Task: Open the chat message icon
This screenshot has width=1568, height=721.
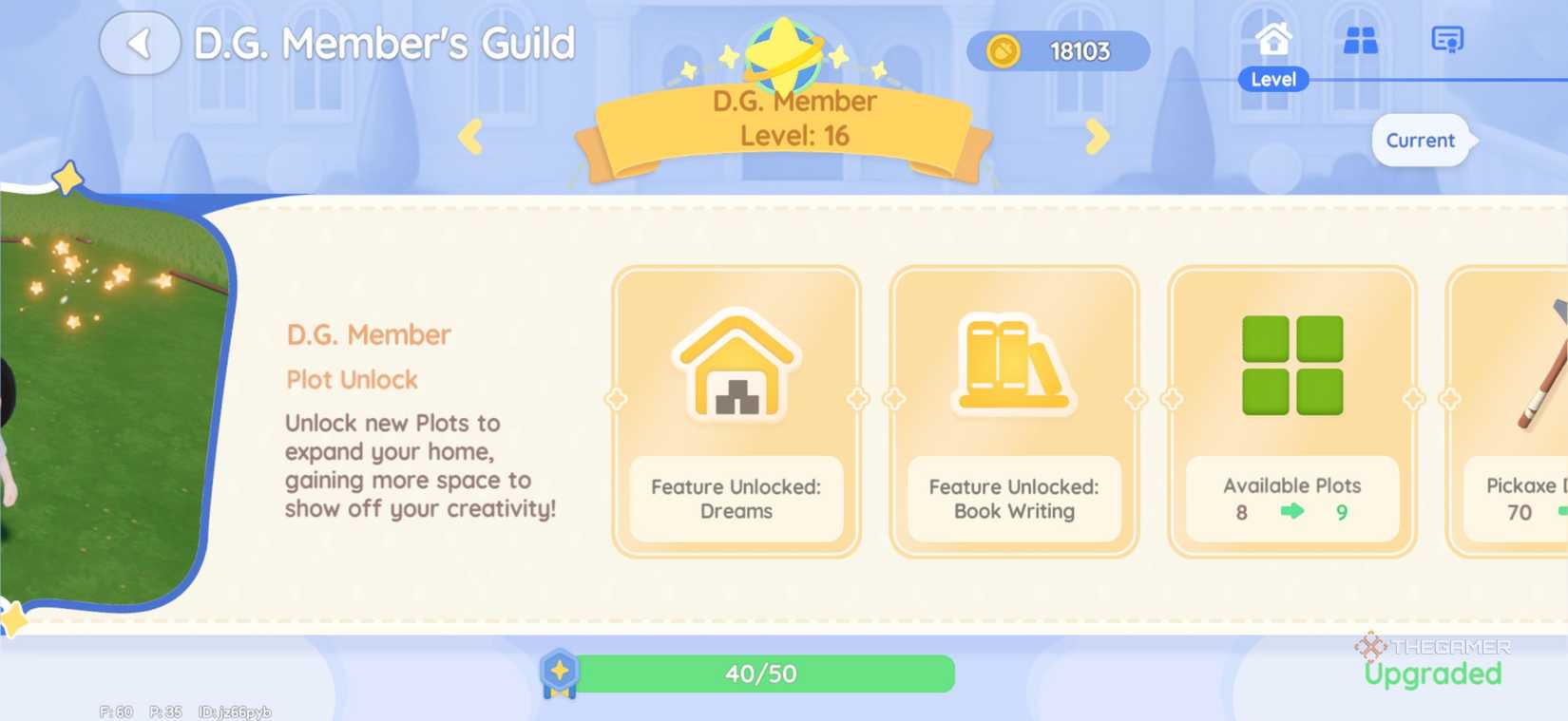Action: (x=1446, y=40)
